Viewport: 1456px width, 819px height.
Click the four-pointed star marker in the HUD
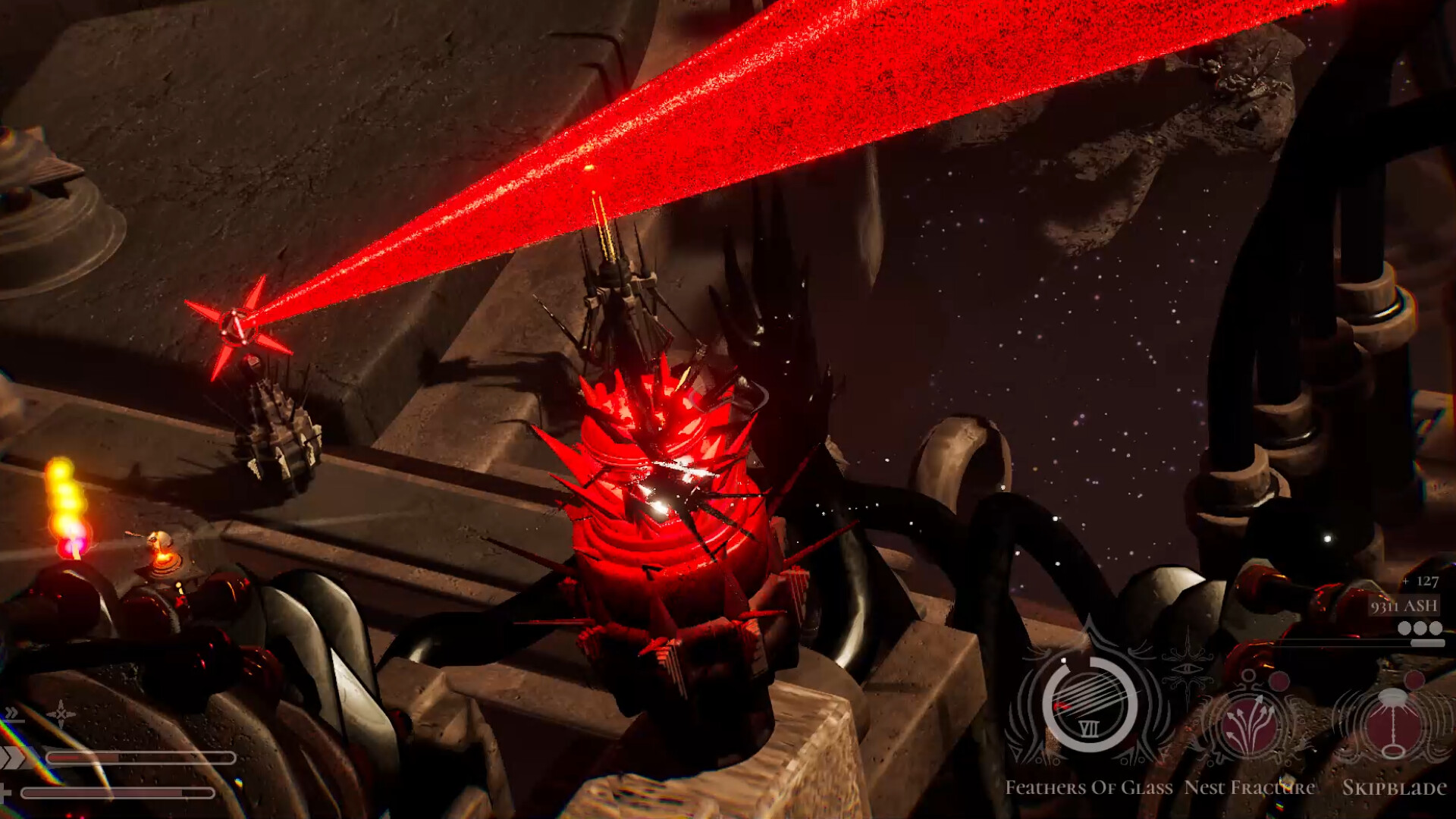tap(60, 713)
